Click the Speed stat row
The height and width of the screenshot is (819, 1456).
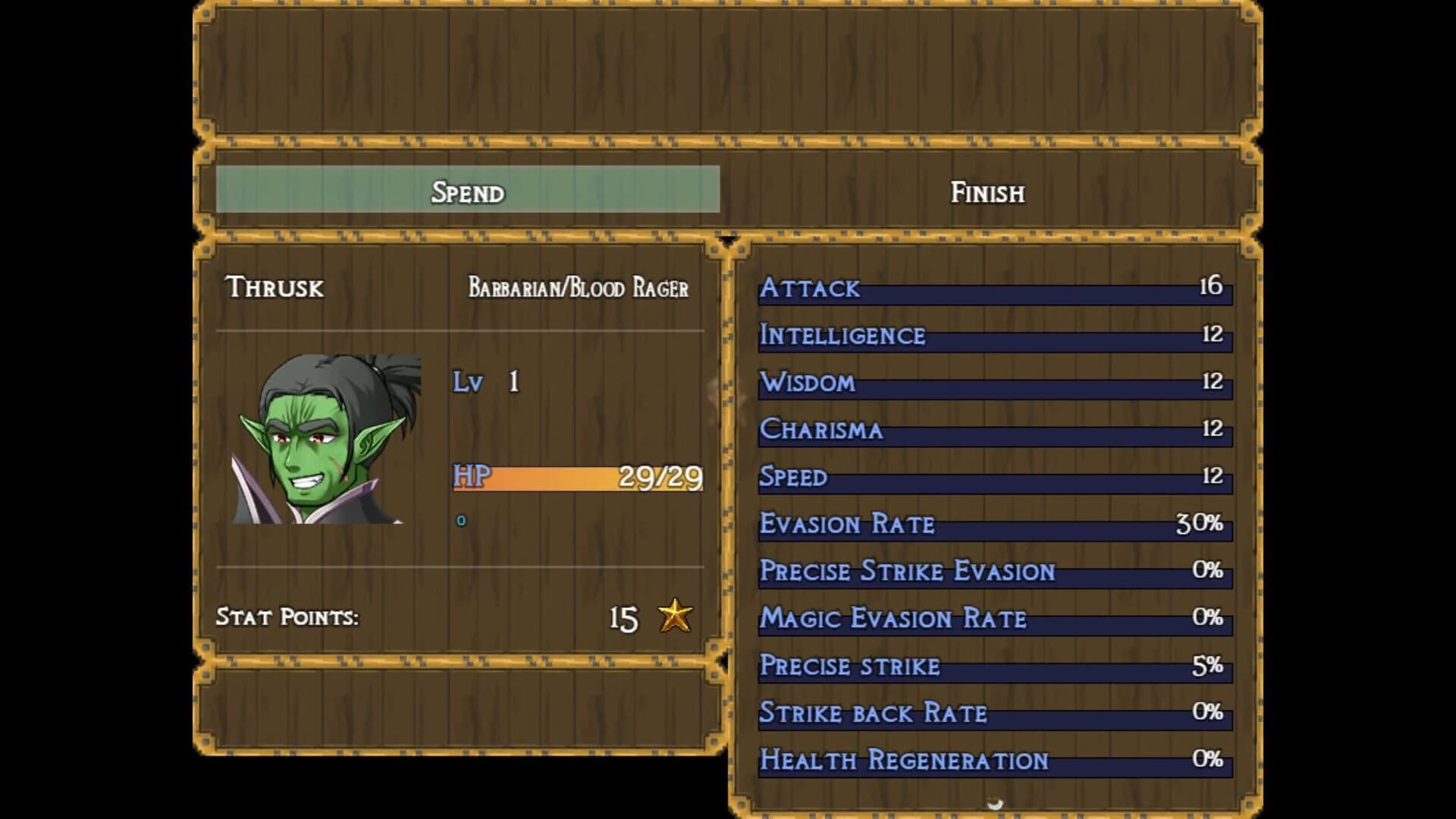coord(993,477)
